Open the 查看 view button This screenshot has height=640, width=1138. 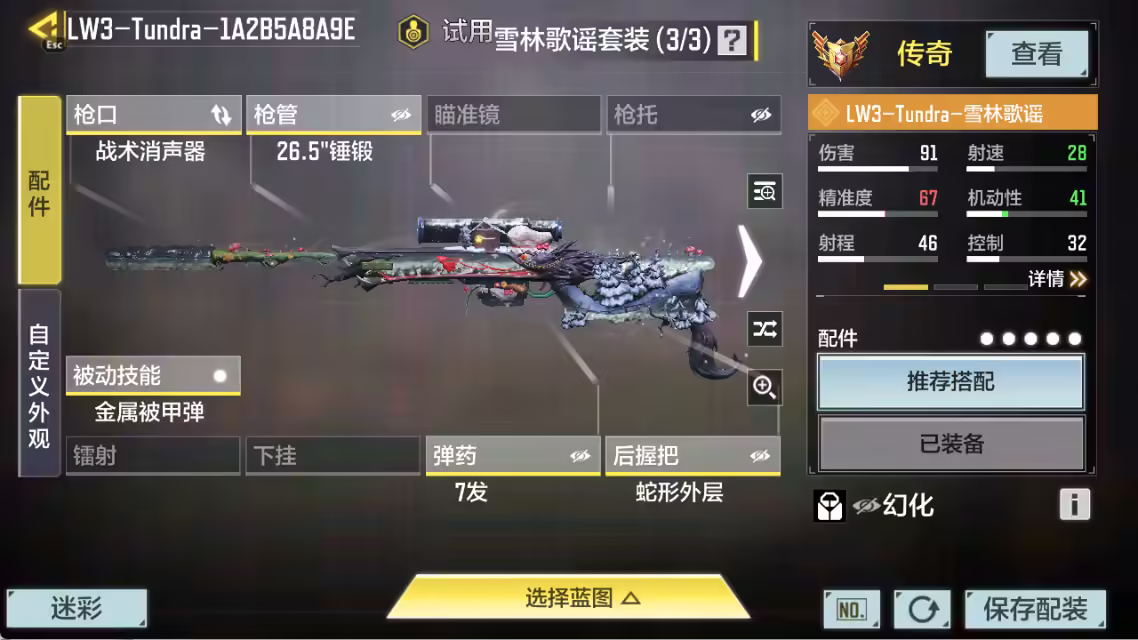coord(1036,53)
